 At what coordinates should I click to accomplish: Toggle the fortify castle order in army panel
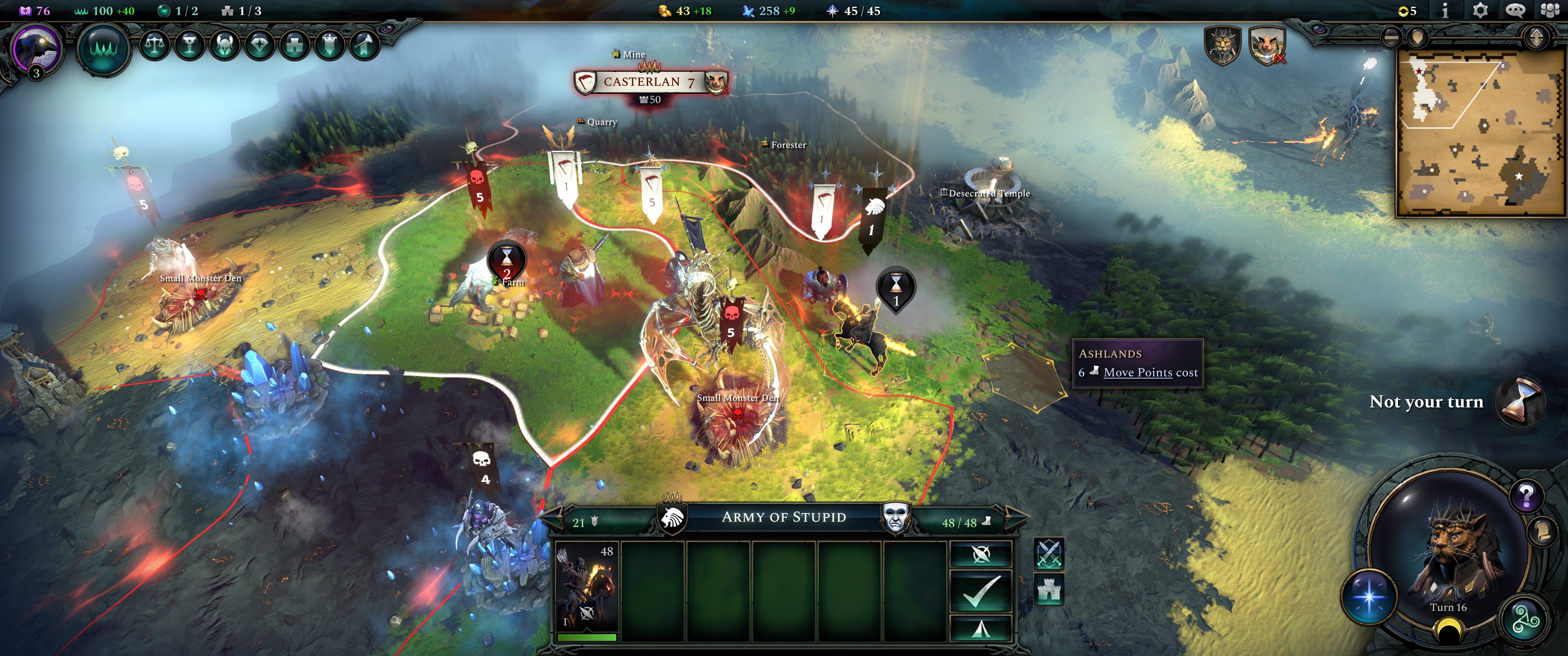point(1049,589)
